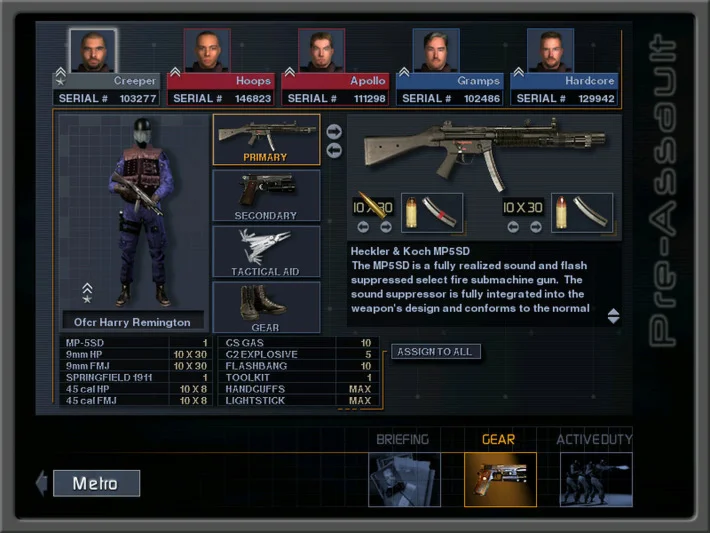The image size is (710, 533).
Task: Select the Gear tab with pistol icon
Action: coord(500,471)
